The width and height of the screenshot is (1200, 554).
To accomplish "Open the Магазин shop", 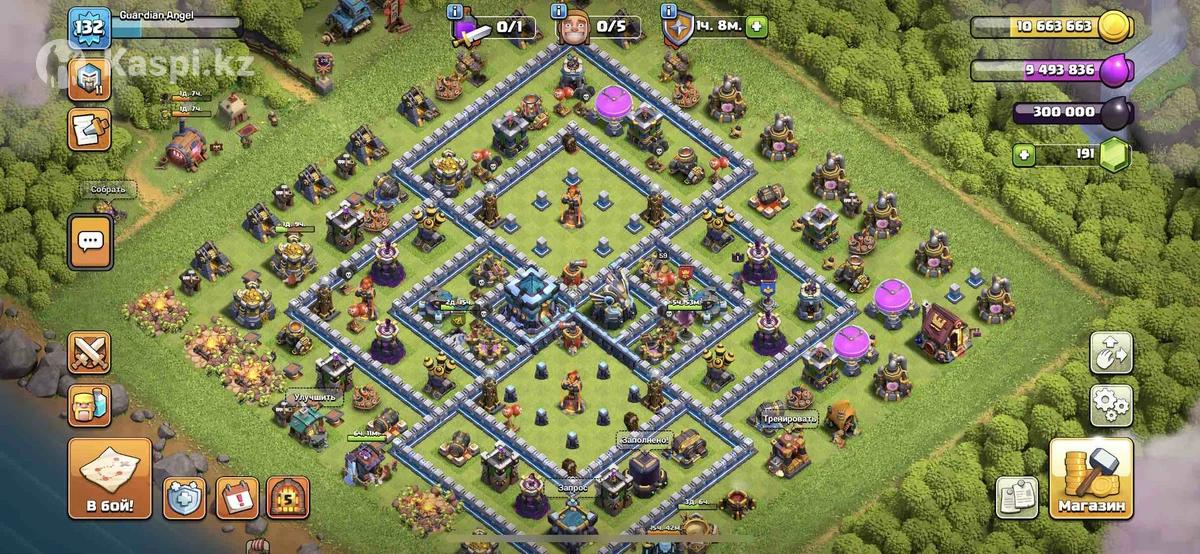I will tap(1091, 479).
